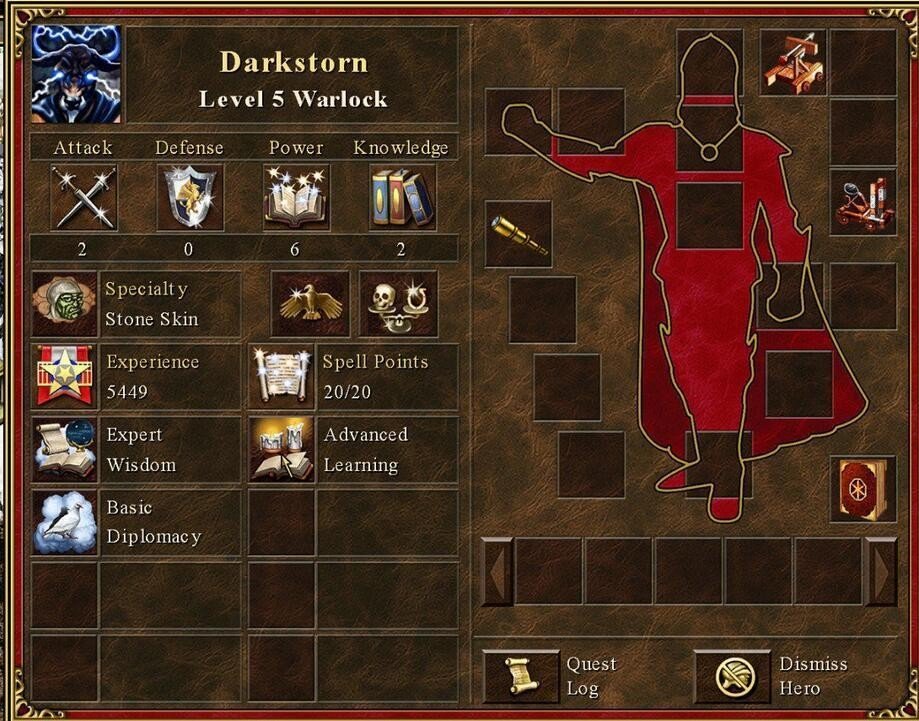The image size is (919, 721).
Task: Click the Power spell book stat icon
Action: [296, 197]
